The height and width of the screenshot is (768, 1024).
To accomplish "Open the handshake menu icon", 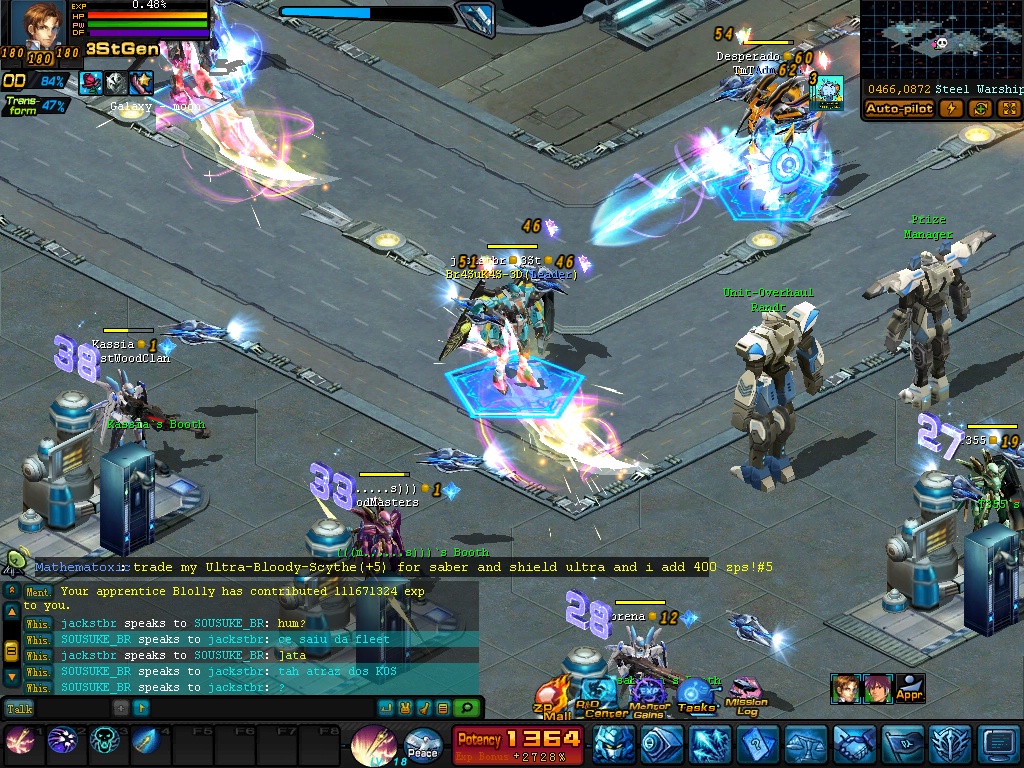I will (x=854, y=744).
